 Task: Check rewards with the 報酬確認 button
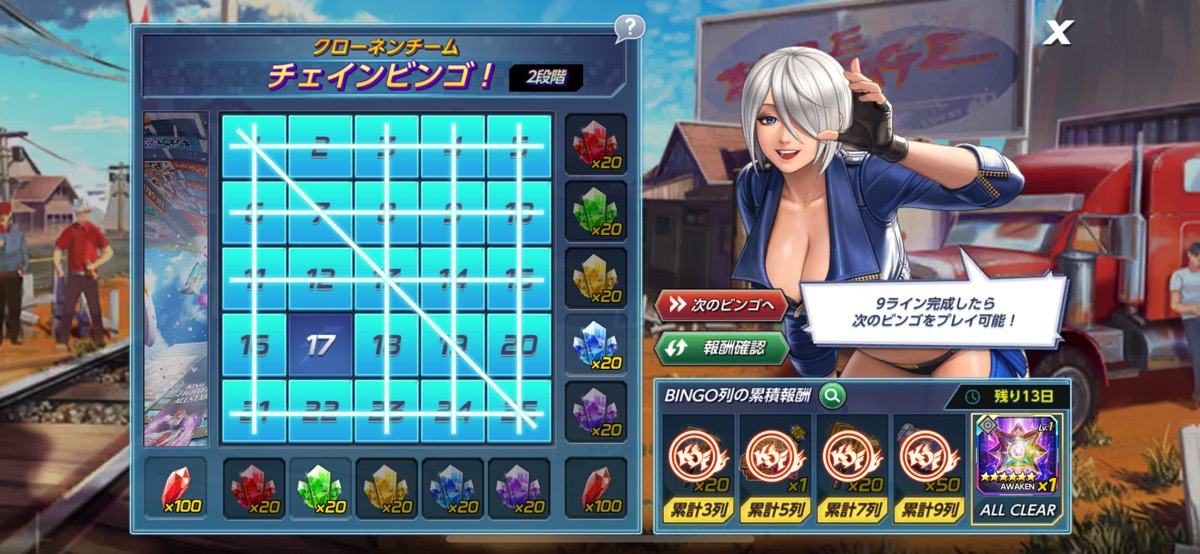722,349
